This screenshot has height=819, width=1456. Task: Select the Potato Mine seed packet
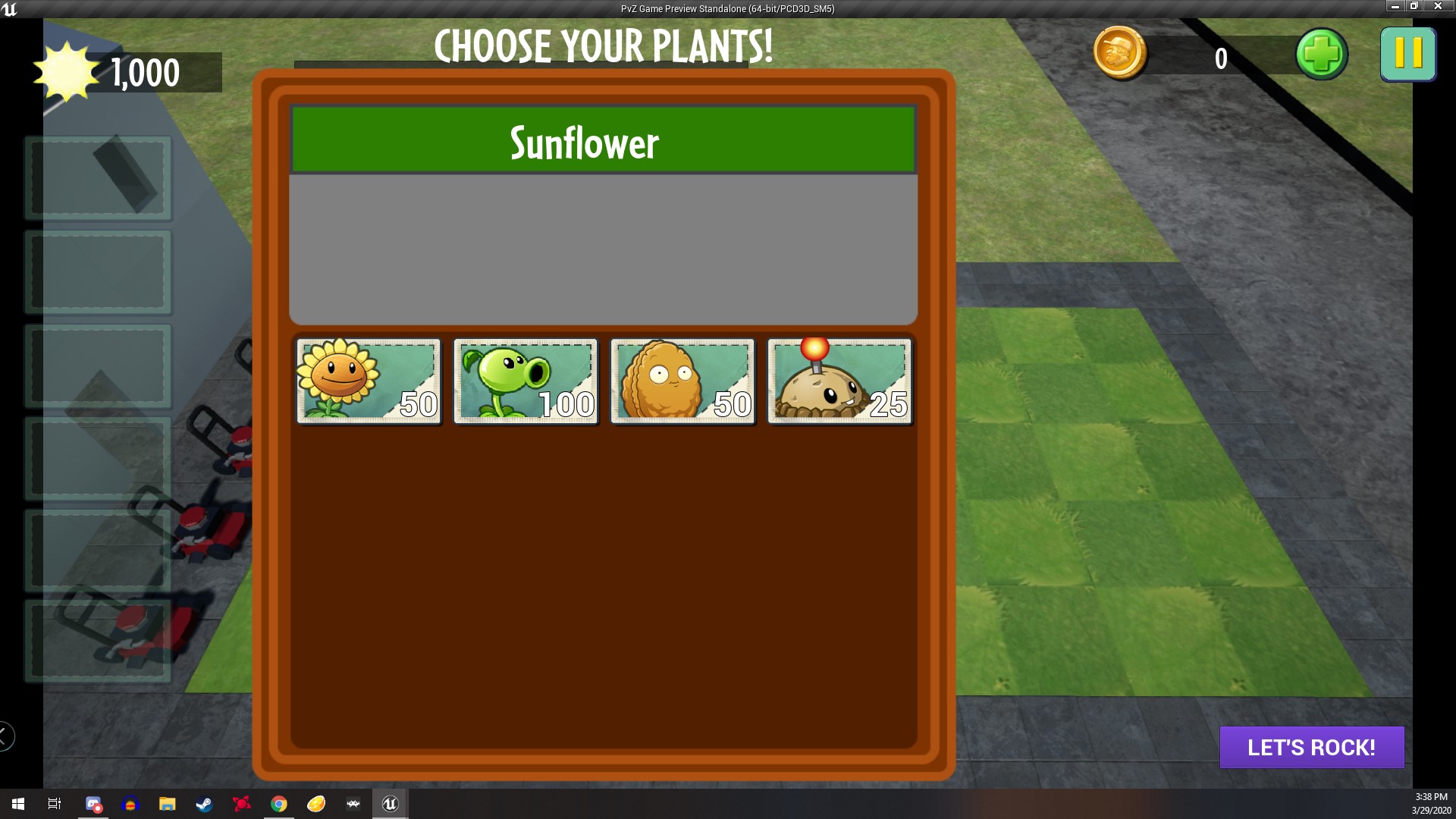point(839,381)
